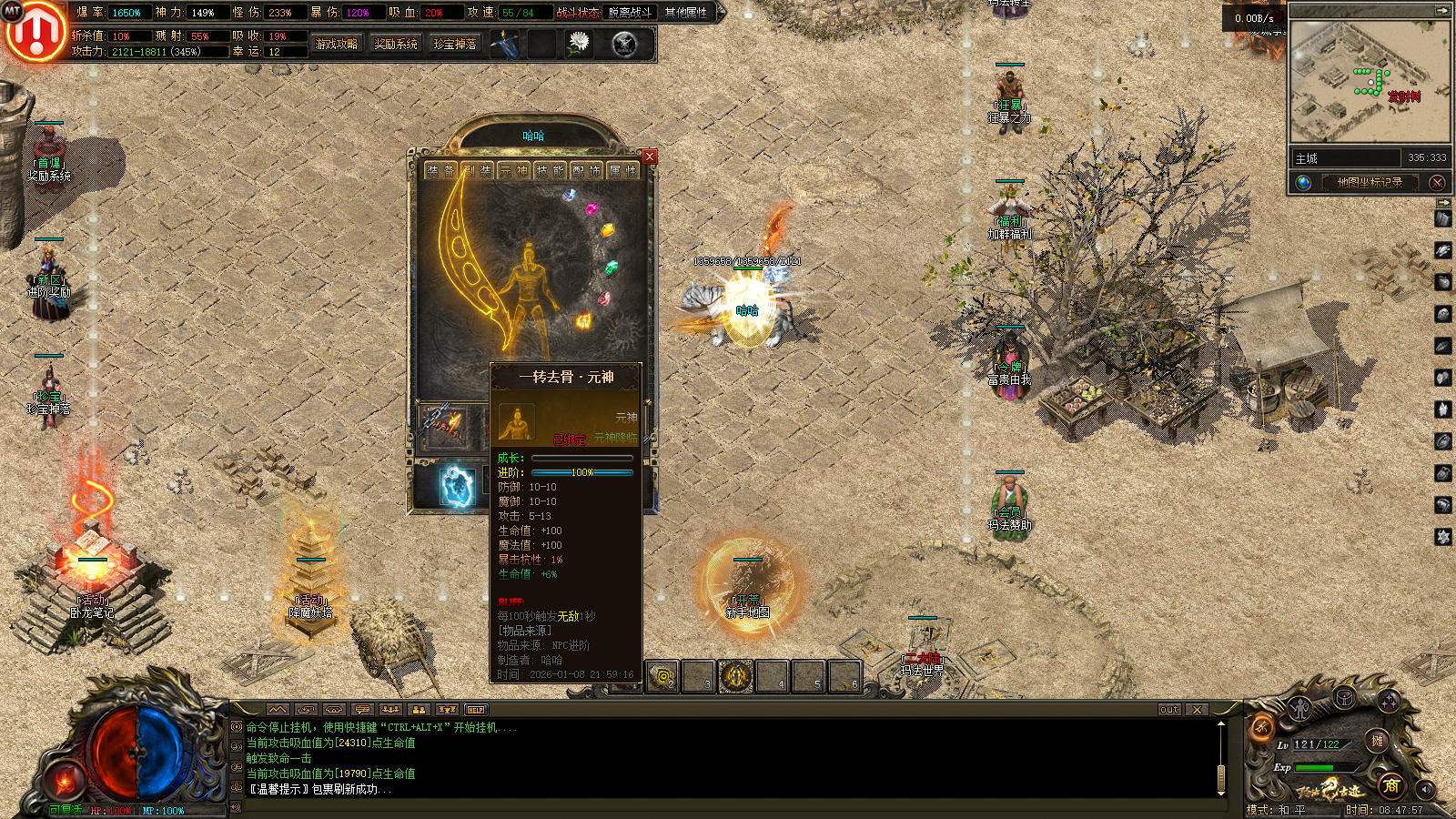Viewport: 1456px width, 819px height.
Task: Open the 商 shop button
Action: 1390,785
